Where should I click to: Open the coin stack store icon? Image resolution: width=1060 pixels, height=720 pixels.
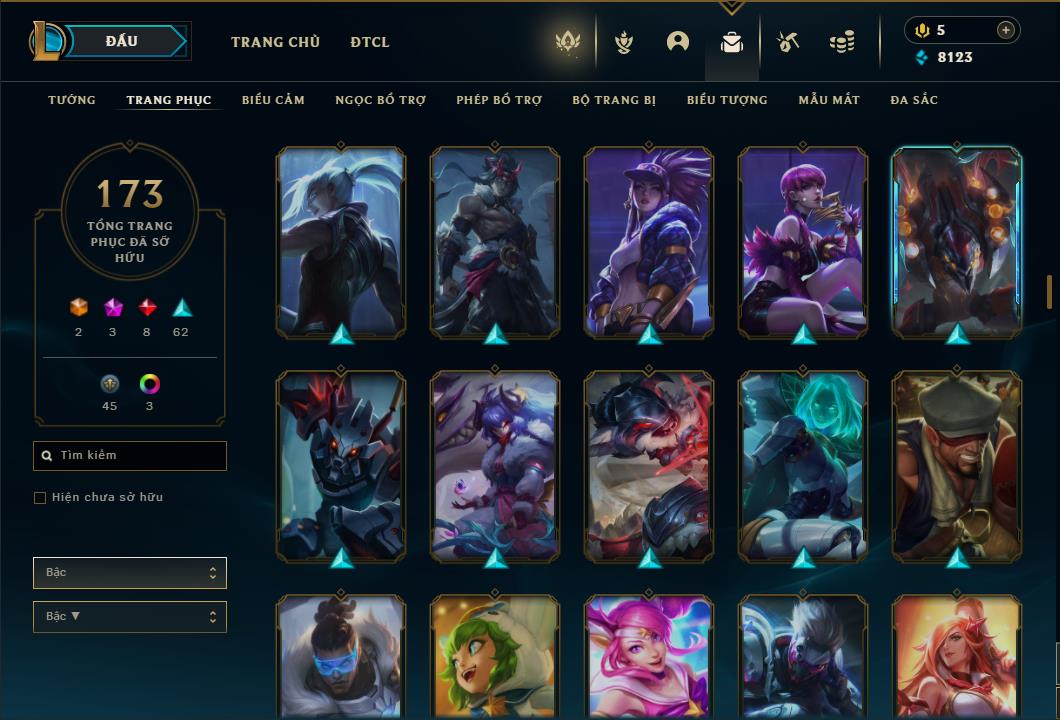pos(842,42)
